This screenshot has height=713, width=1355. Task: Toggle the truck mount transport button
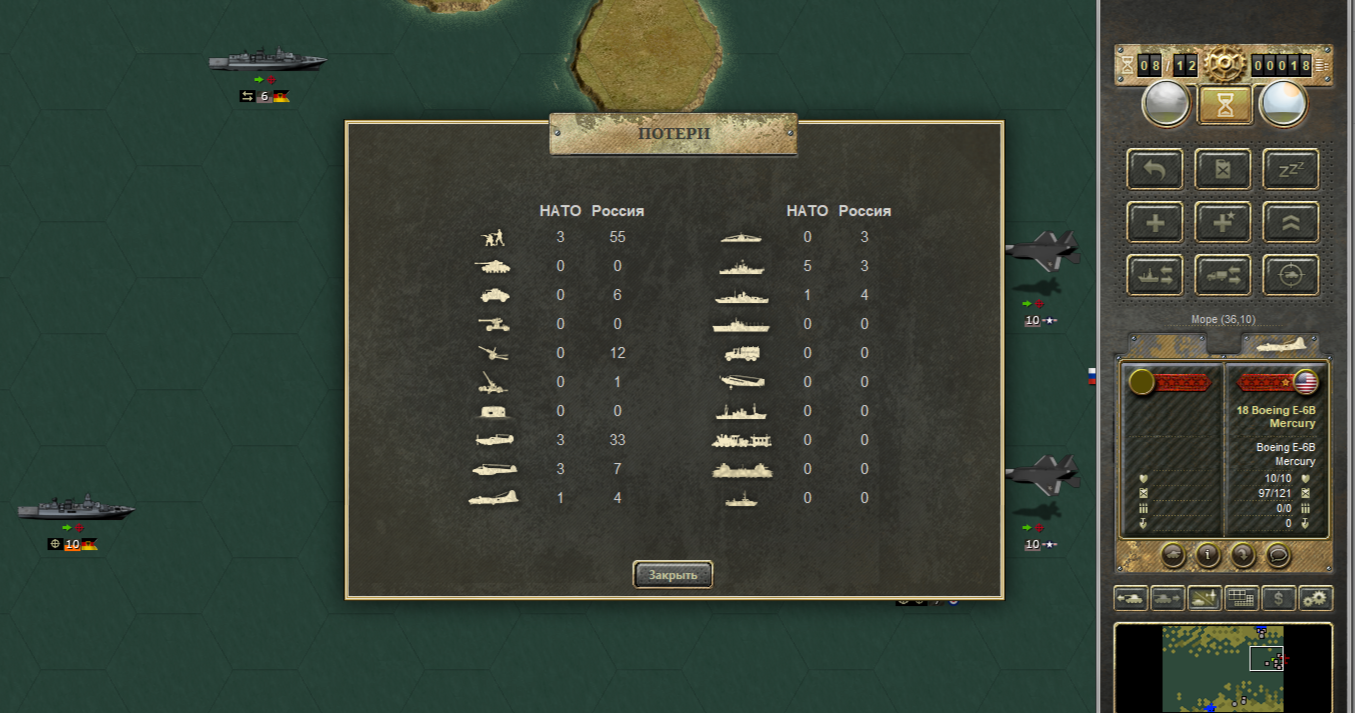click(1223, 275)
